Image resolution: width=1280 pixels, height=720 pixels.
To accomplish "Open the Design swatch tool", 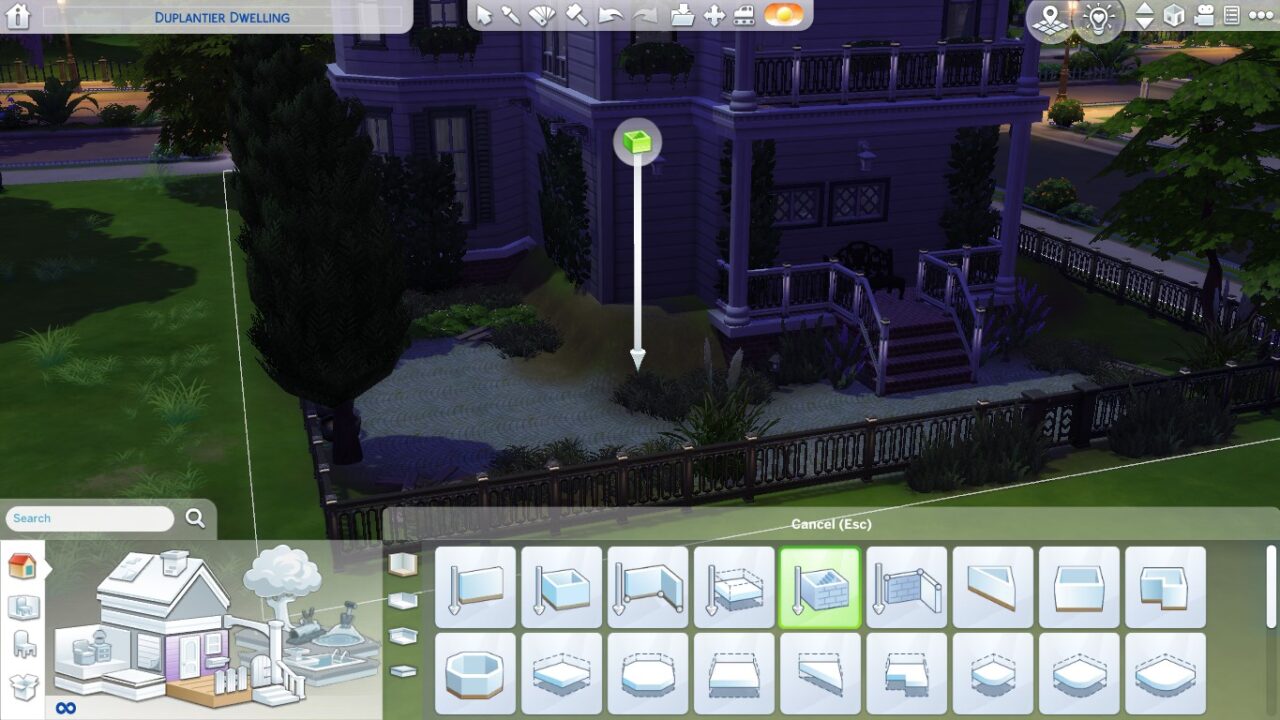I will point(540,14).
